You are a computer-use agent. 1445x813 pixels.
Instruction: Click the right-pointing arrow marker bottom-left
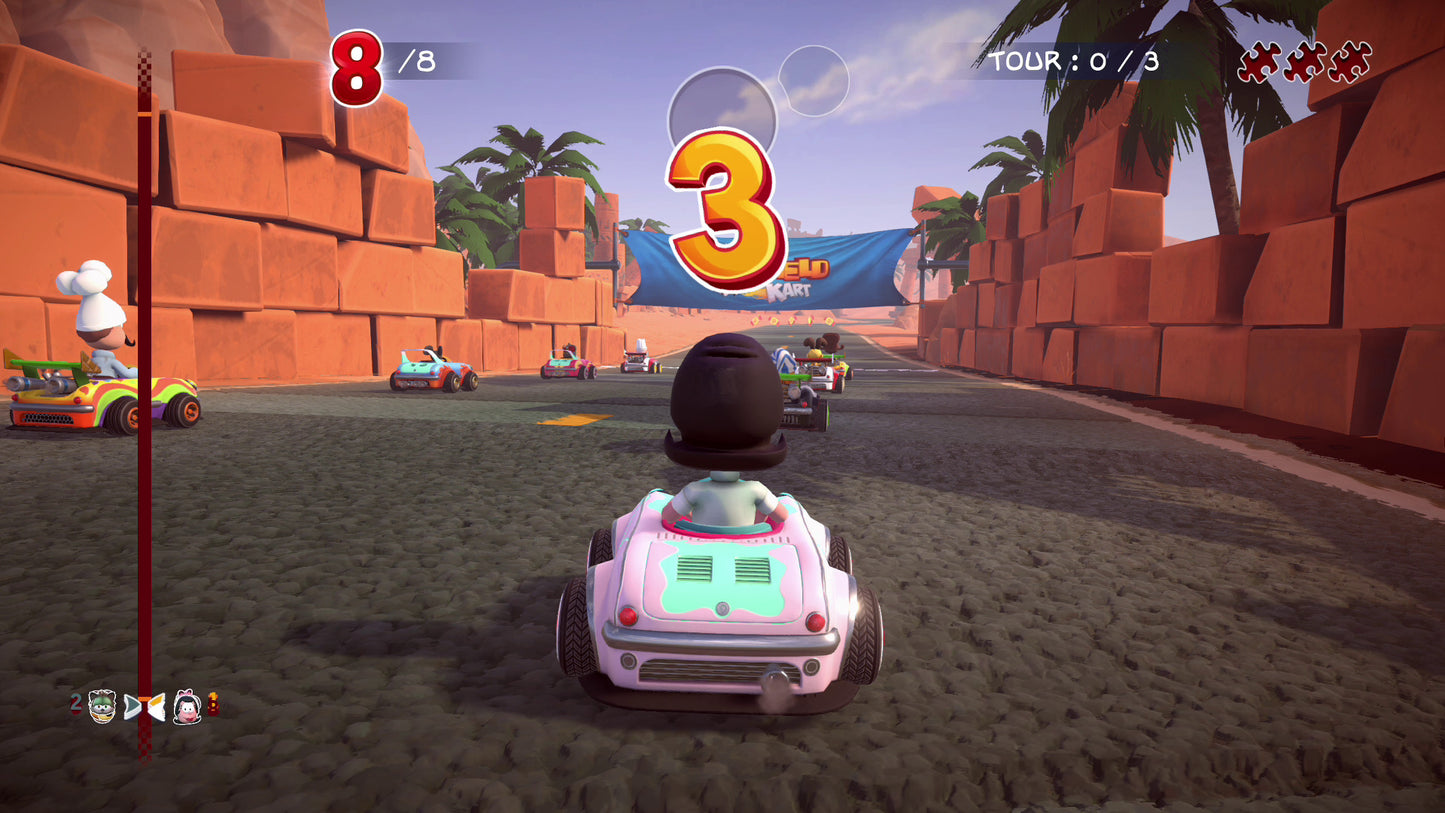tap(132, 705)
